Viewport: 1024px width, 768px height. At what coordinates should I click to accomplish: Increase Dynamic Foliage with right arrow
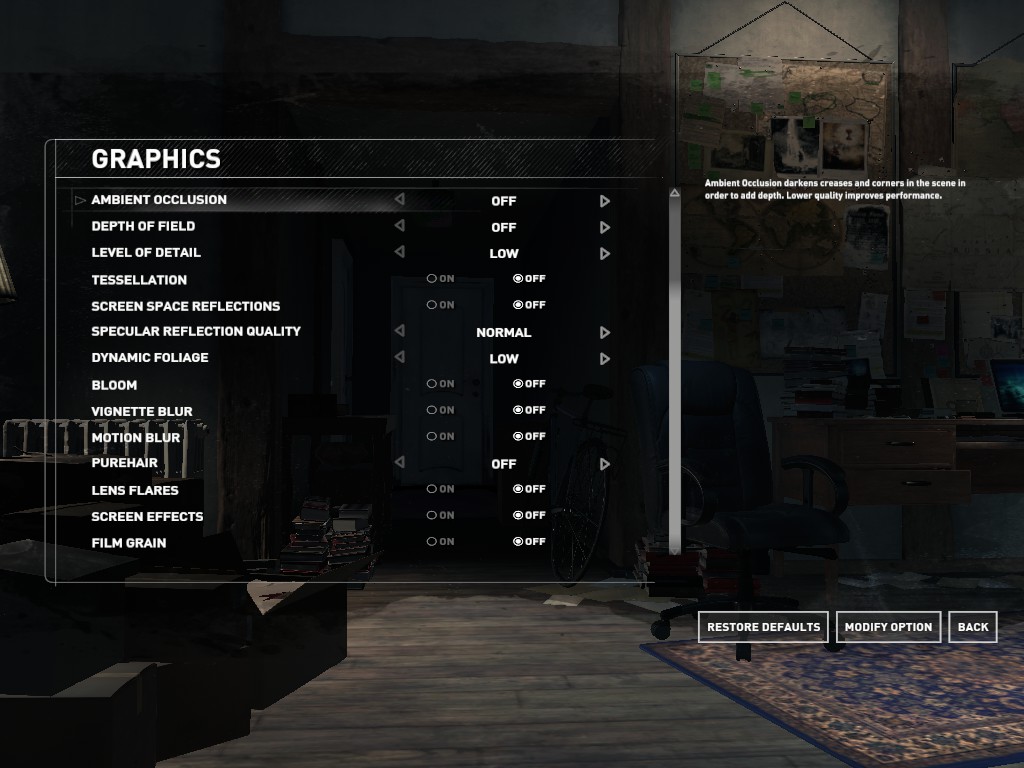point(605,359)
